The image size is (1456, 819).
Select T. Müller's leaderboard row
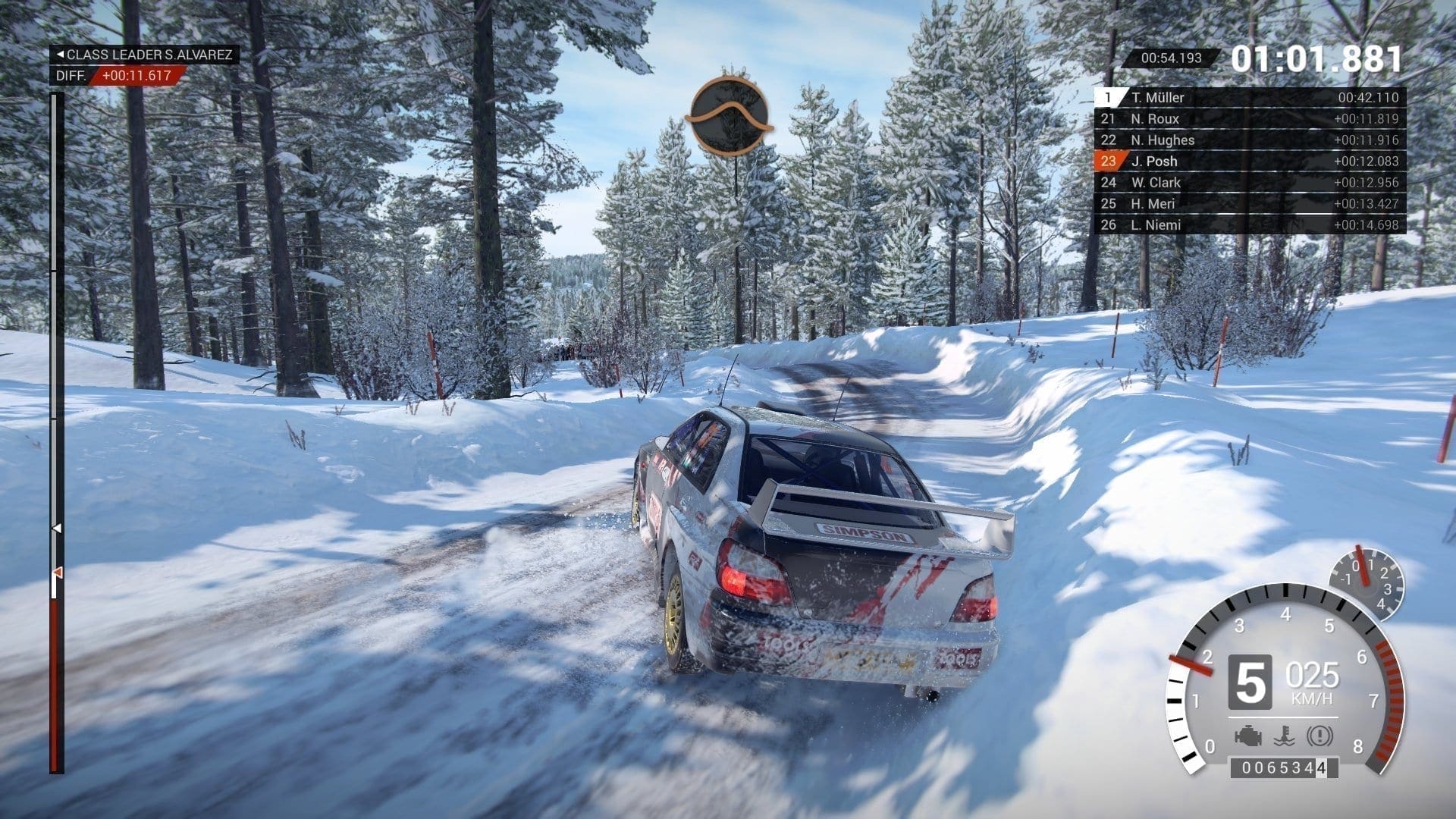click(x=1250, y=97)
